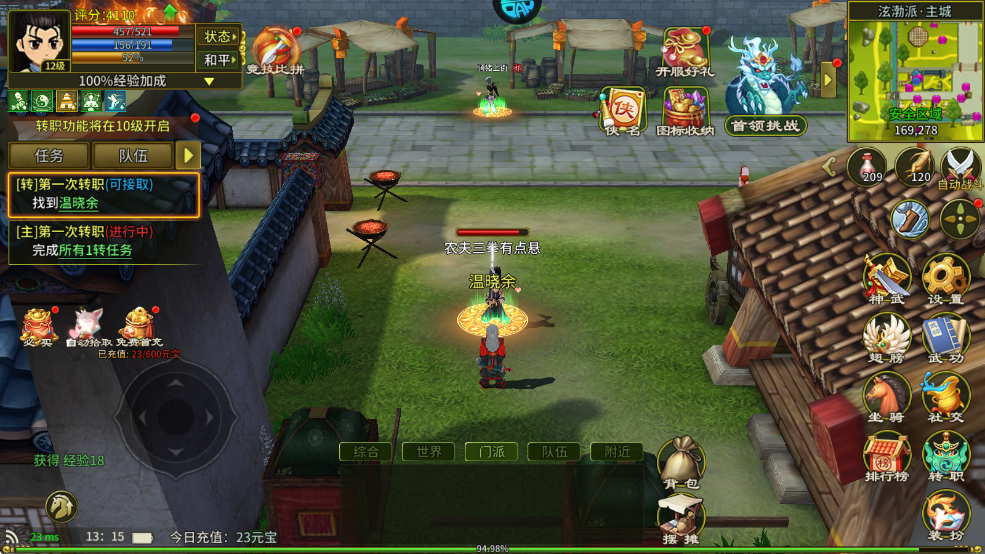Open the 图标收纳 icon storage
Viewport: 985px width, 554px height.
[x=685, y=110]
